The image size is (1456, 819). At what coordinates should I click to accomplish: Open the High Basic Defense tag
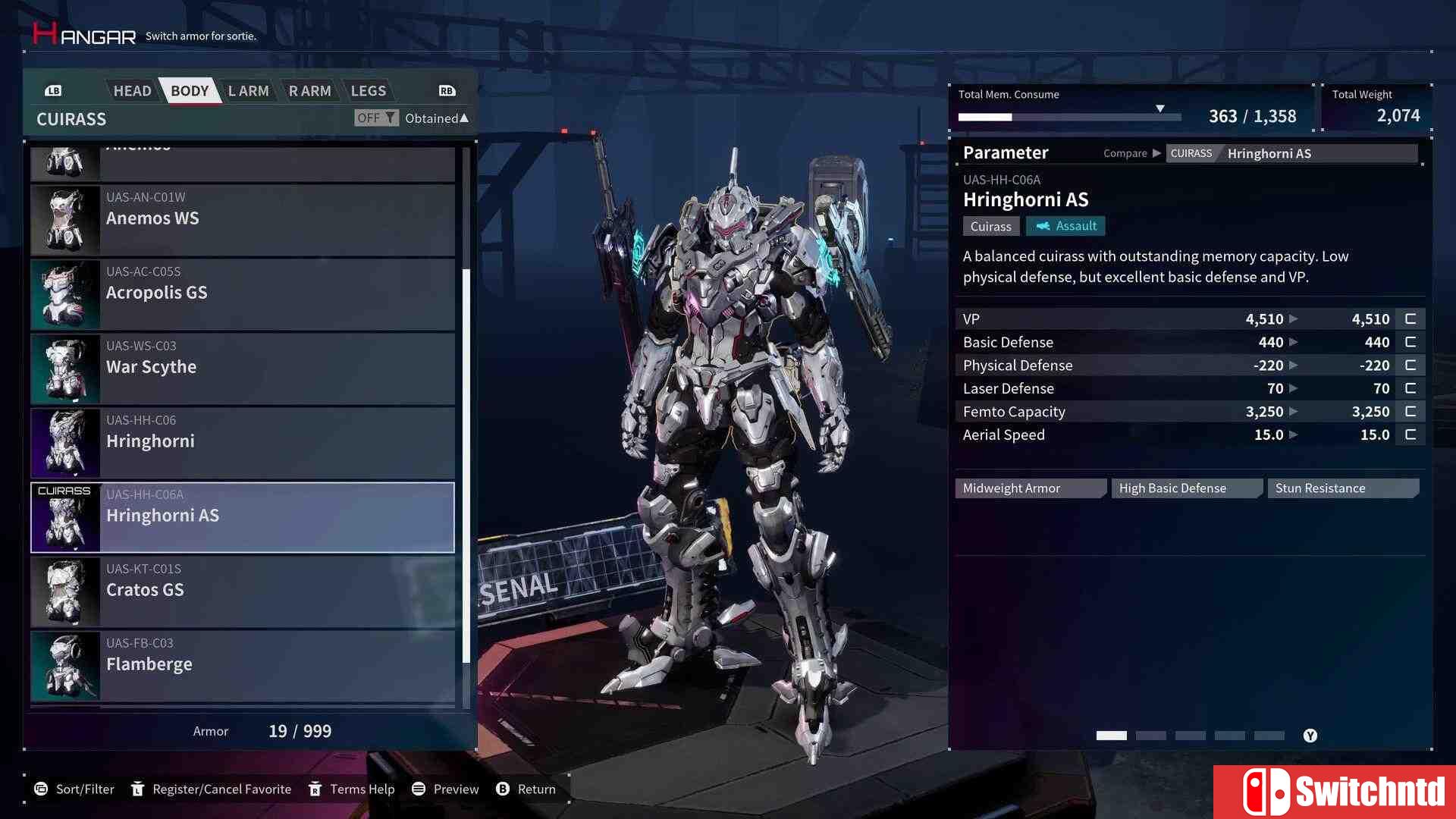tap(1186, 488)
